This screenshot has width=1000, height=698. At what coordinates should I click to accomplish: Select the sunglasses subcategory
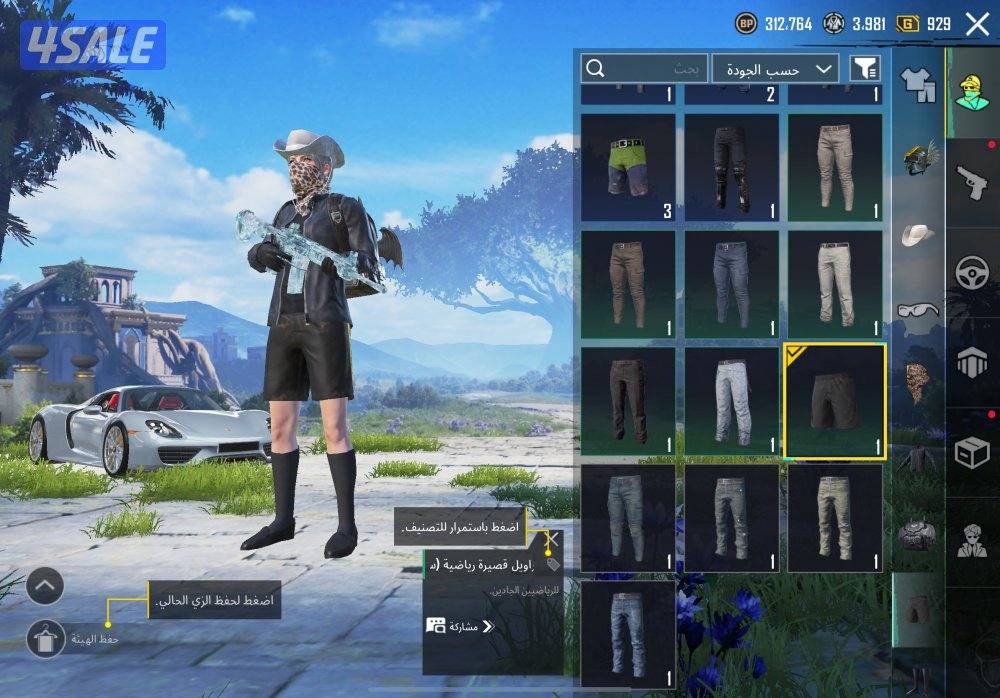pyautogui.click(x=917, y=309)
